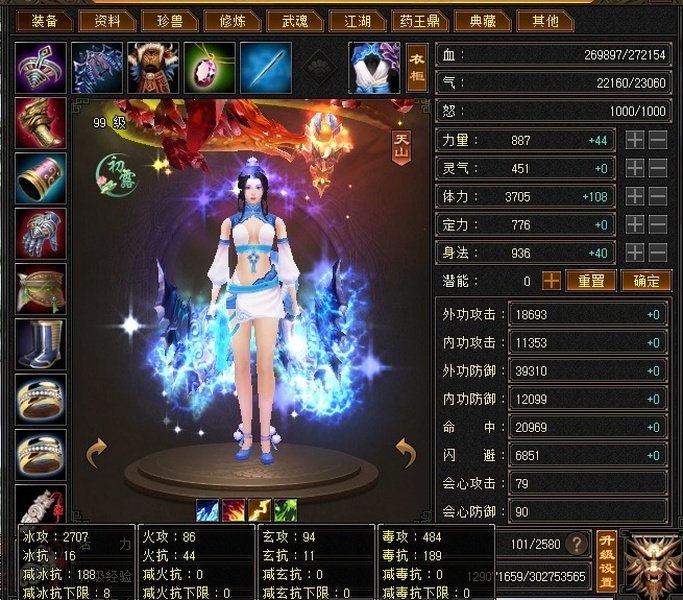Open the 升级设置 button
This screenshot has height=600, width=683.
[606, 560]
